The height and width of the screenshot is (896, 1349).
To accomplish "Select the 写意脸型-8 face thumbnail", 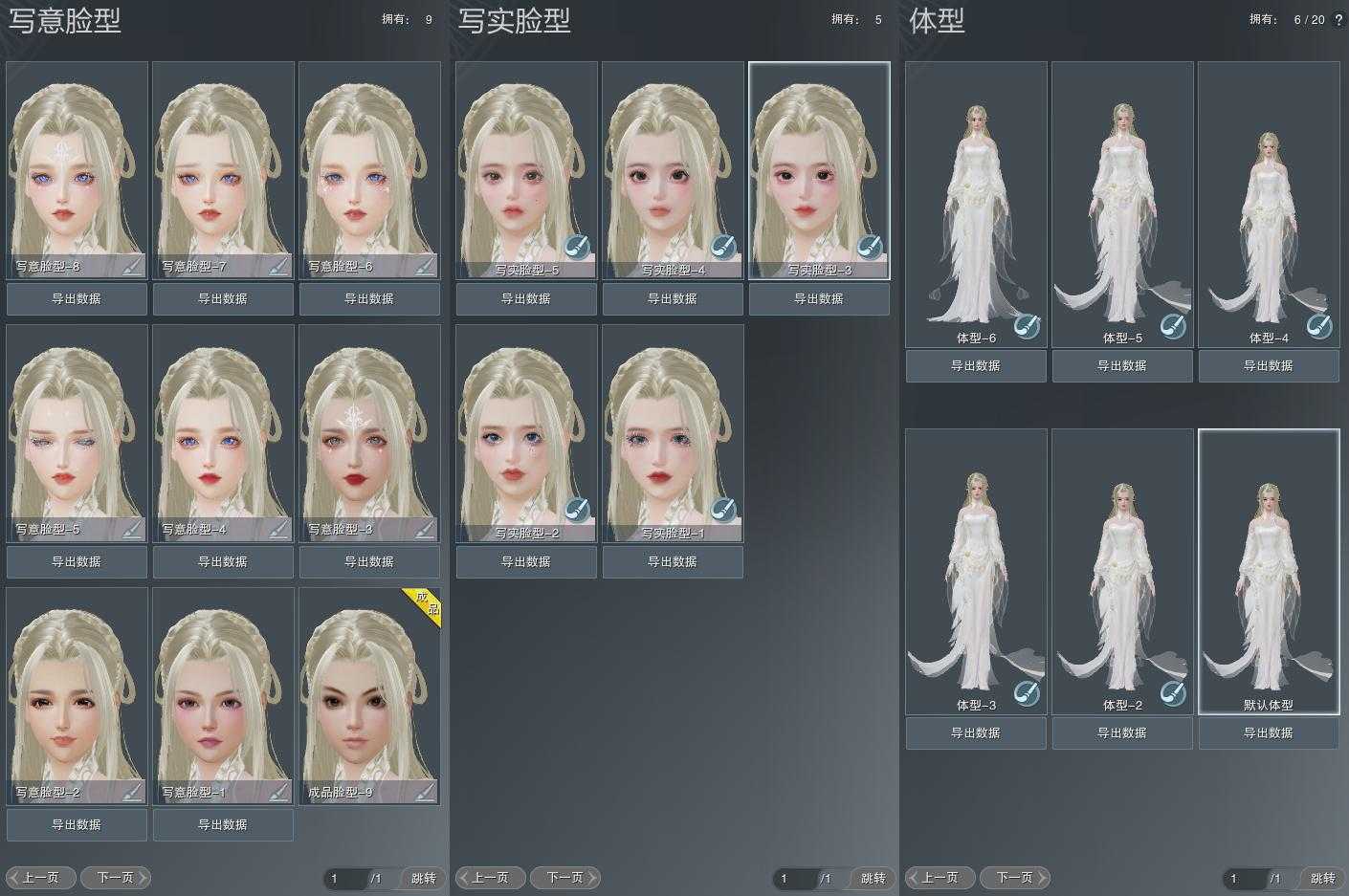I will pos(77,163).
